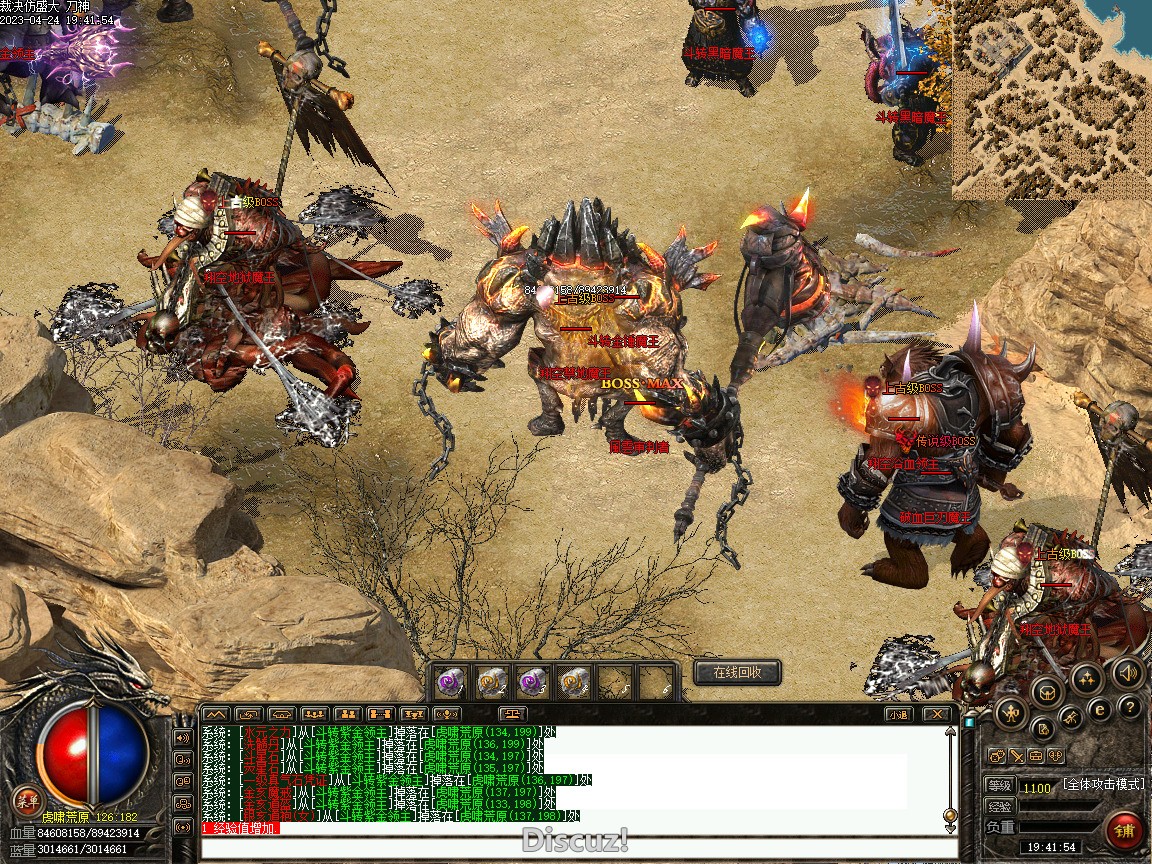The height and width of the screenshot is (864, 1152).
Task: Open the question mark help icon
Action: point(1130,708)
